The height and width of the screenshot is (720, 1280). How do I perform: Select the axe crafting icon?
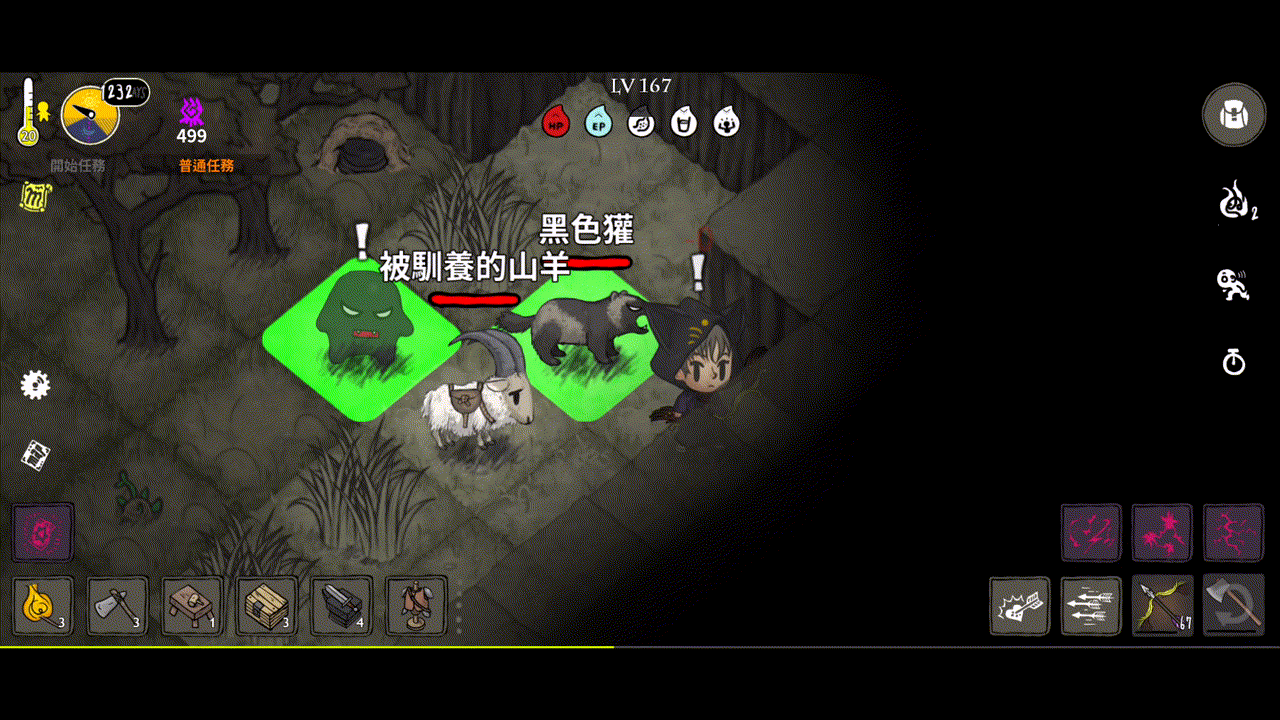116,606
